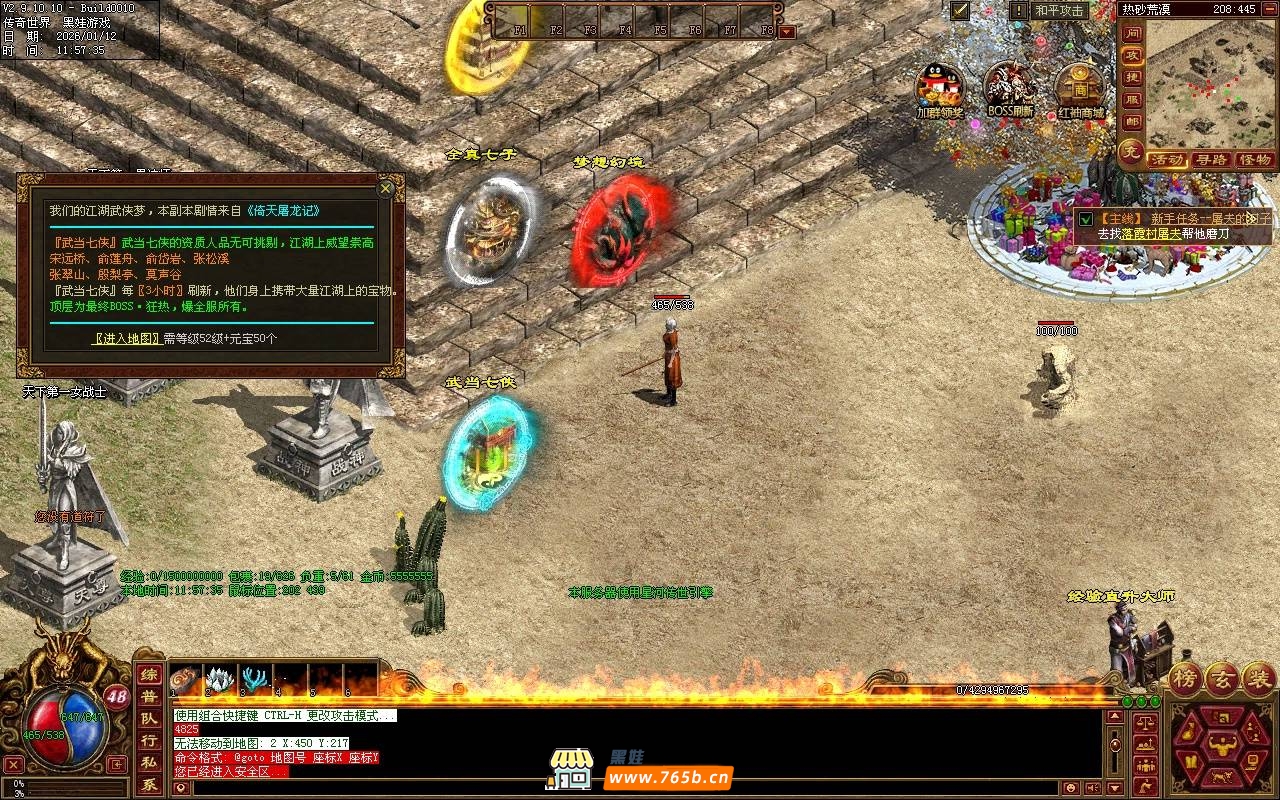Open the 装 equipment button
The image size is (1280, 800).
[x=1258, y=679]
